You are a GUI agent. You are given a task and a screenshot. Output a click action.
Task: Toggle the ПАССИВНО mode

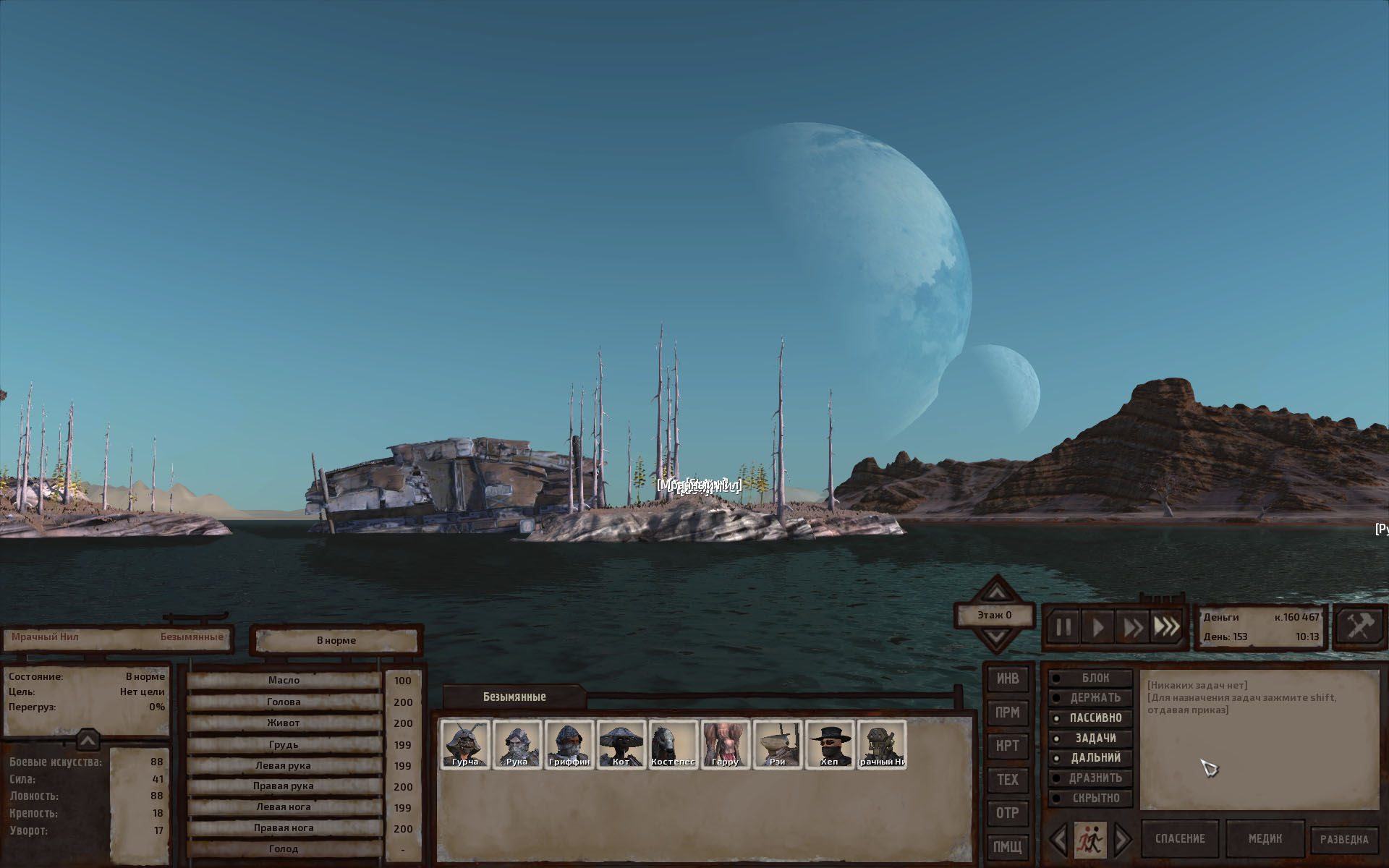(1090, 718)
